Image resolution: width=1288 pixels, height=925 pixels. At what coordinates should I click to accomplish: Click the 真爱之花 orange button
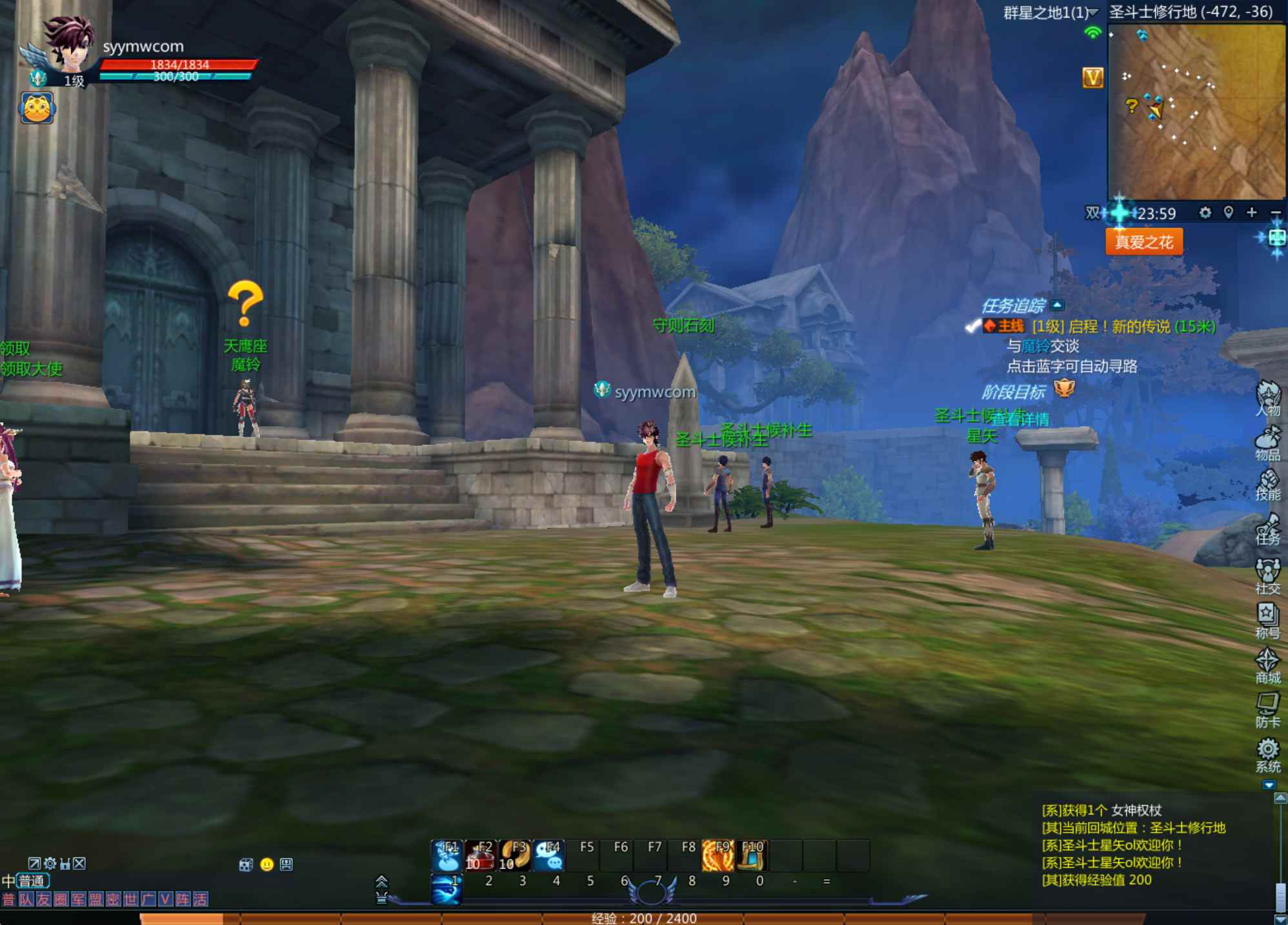[1143, 242]
